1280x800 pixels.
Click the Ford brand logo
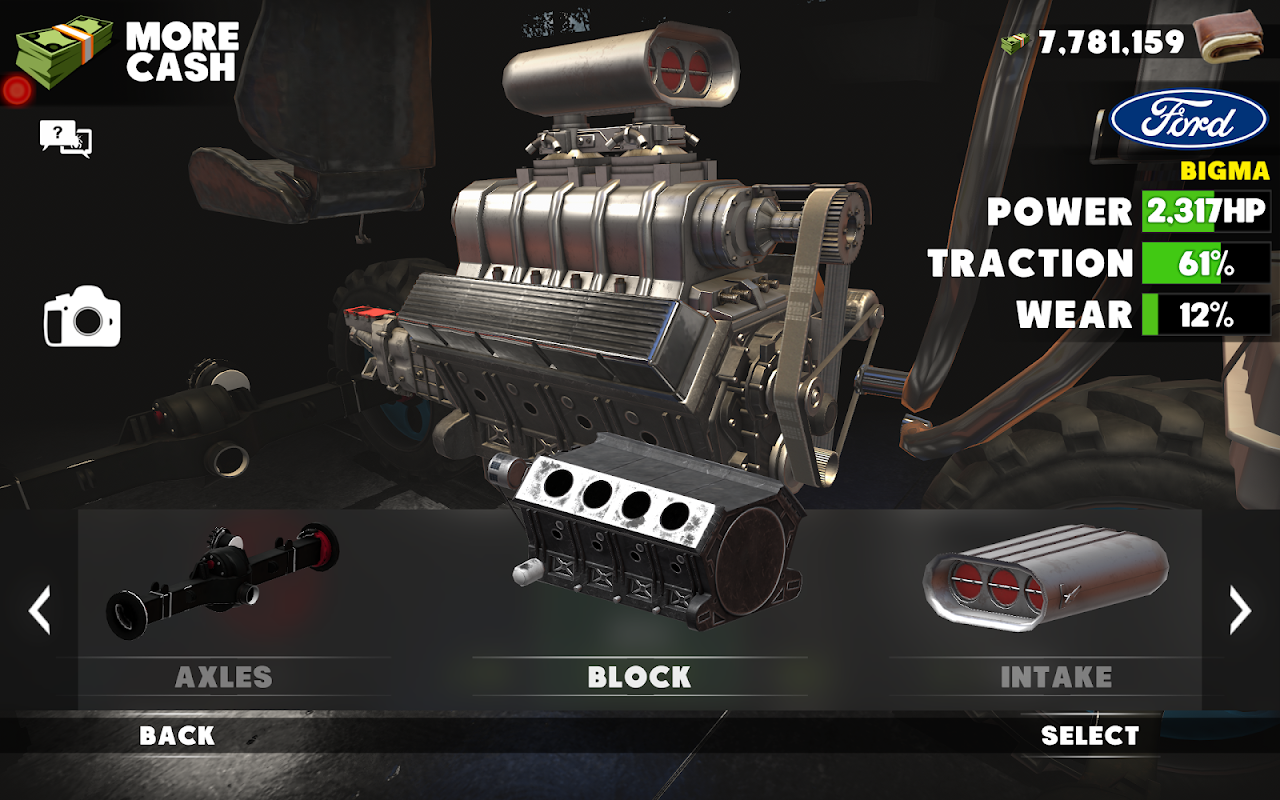(x=1189, y=120)
